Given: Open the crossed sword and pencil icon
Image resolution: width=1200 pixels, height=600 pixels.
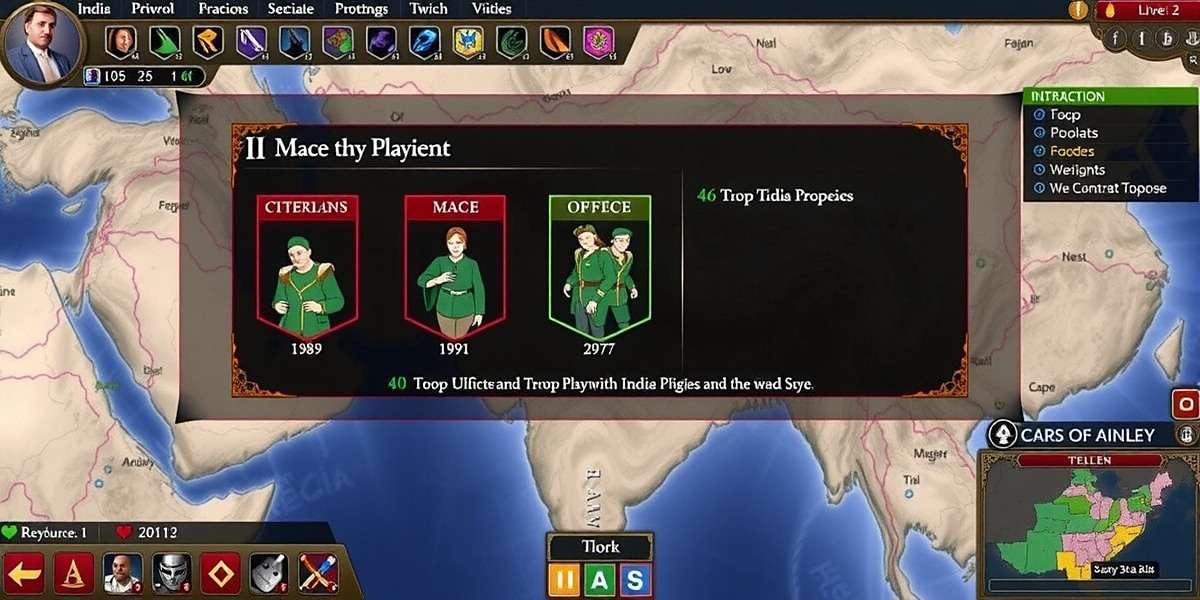Looking at the screenshot, I should [x=318, y=575].
